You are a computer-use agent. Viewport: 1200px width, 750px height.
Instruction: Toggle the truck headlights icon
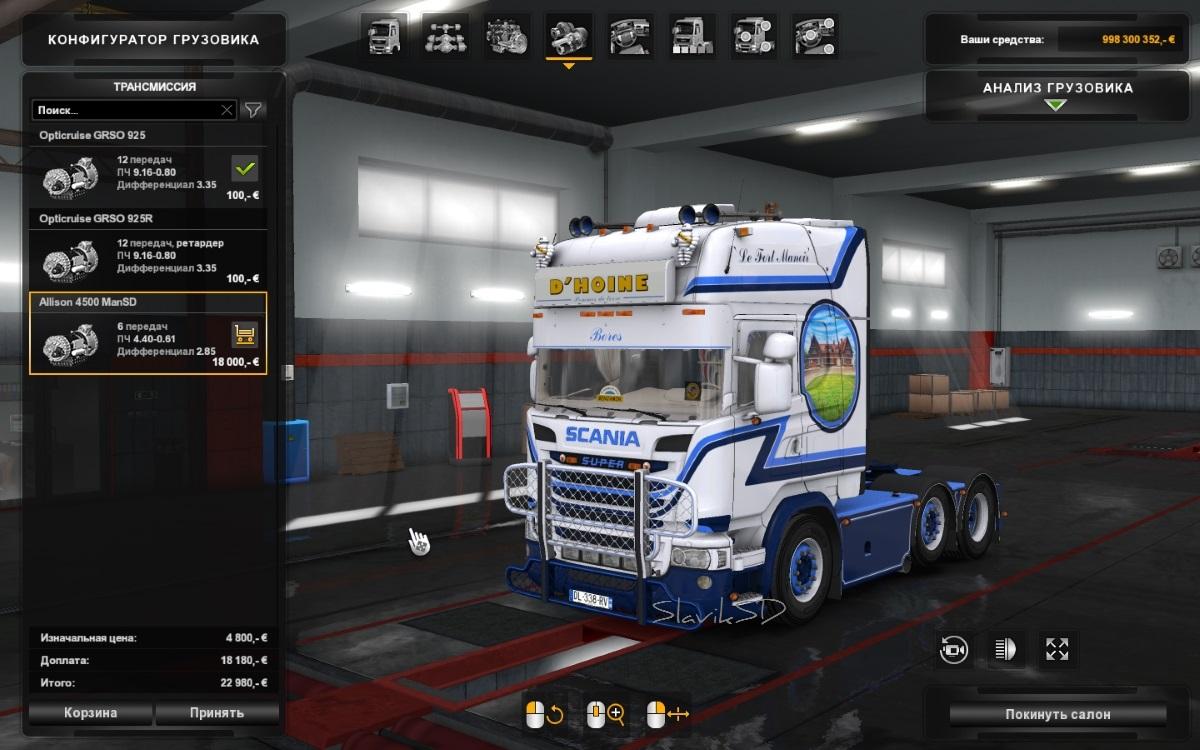1004,649
